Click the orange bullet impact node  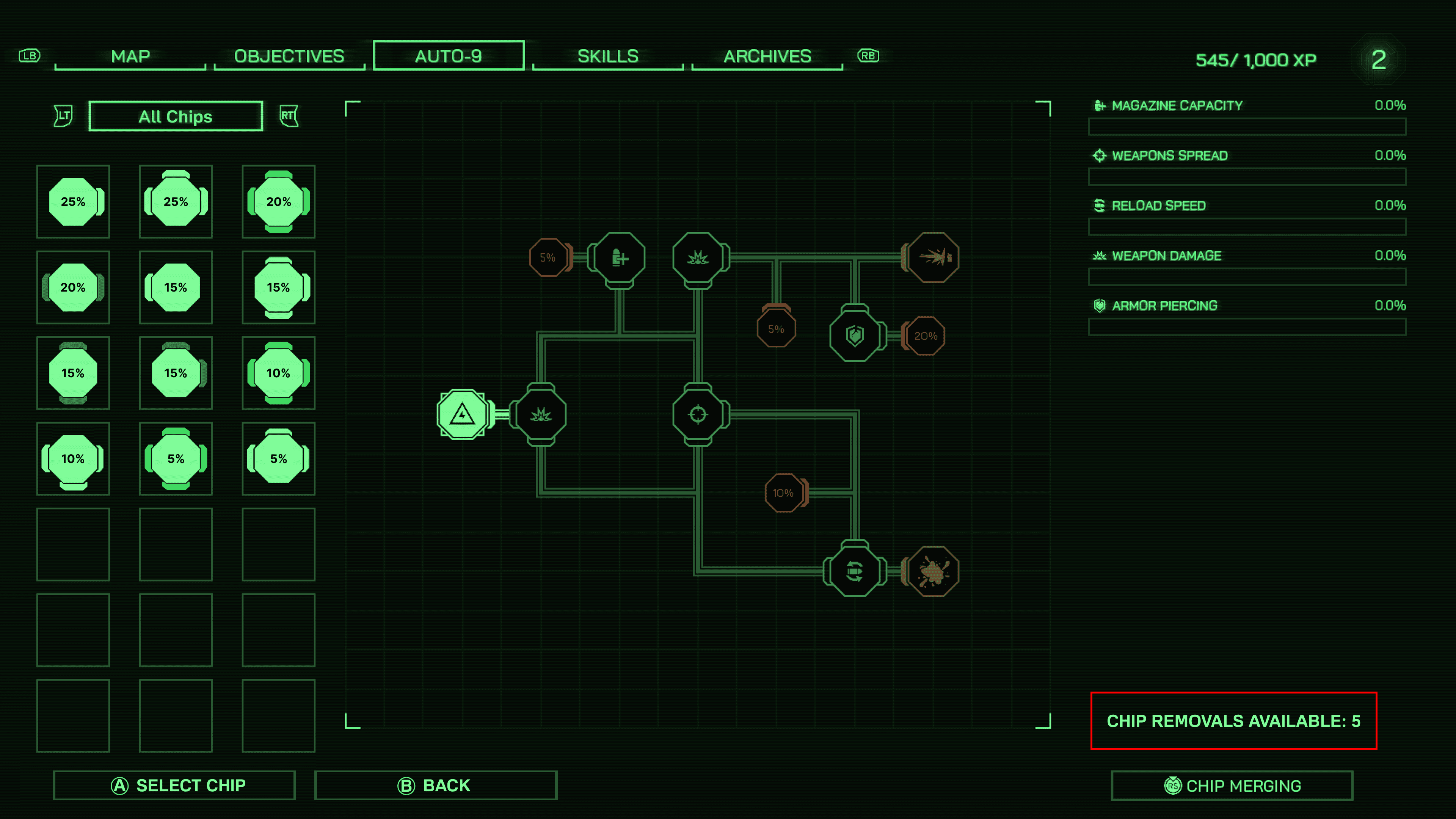pos(933,258)
